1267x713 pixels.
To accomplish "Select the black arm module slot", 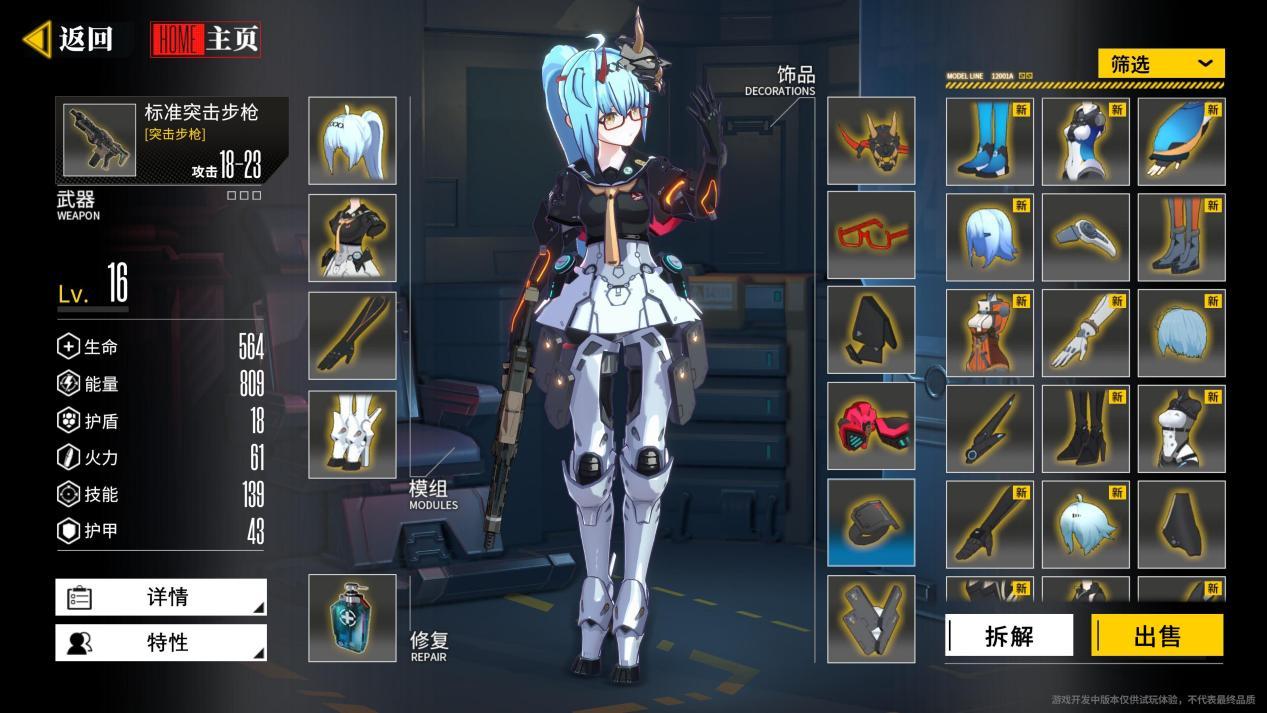I will (352, 335).
